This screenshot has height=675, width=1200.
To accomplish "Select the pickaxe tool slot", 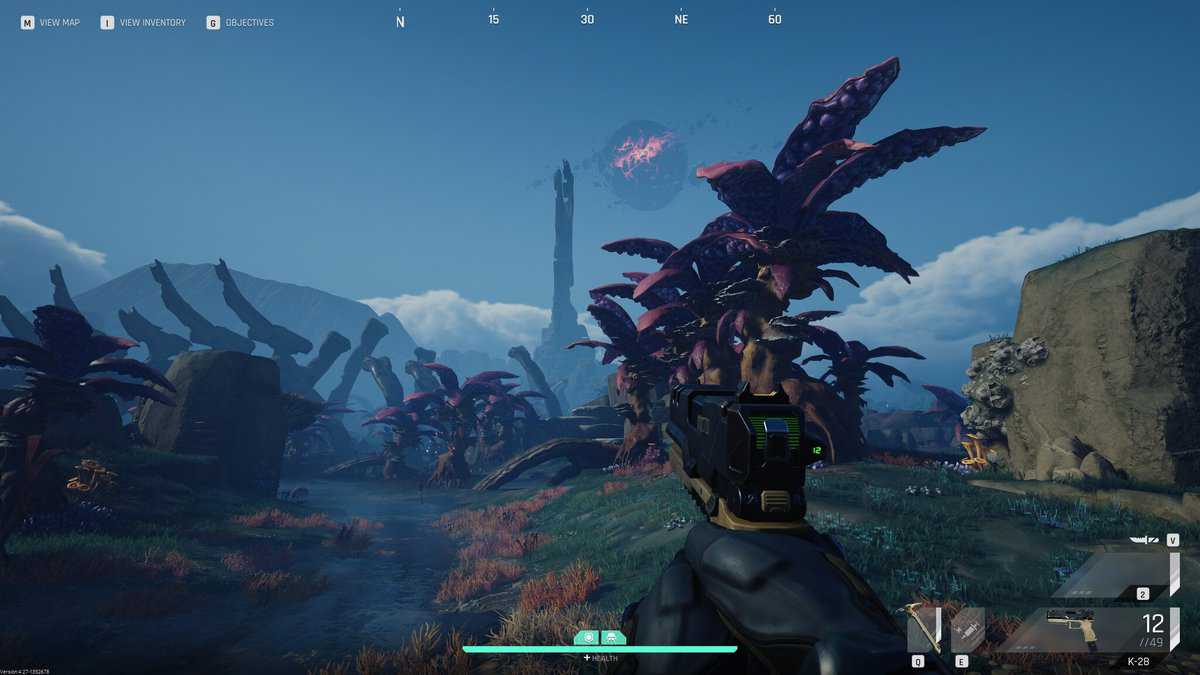I will (924, 629).
